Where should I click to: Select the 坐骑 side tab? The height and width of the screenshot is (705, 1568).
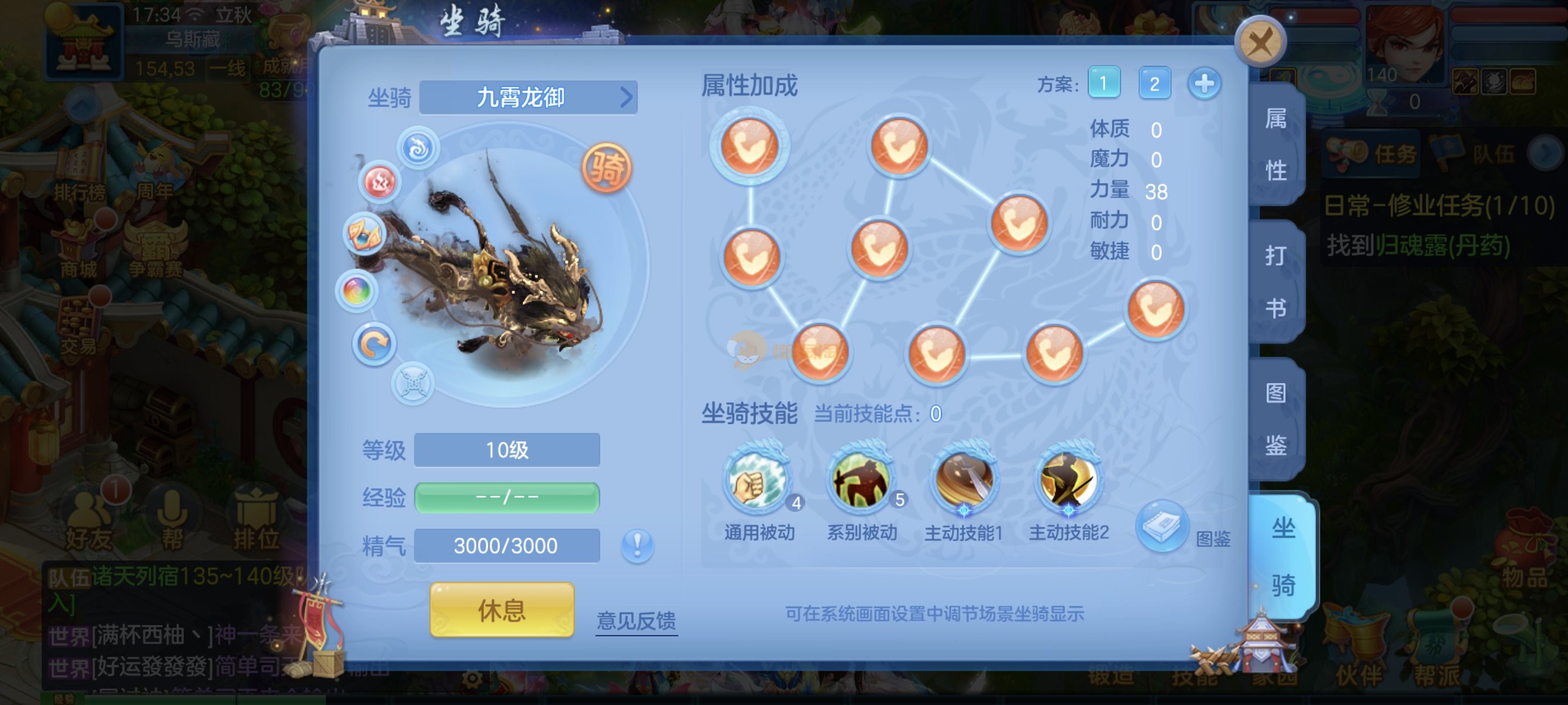1283,556
